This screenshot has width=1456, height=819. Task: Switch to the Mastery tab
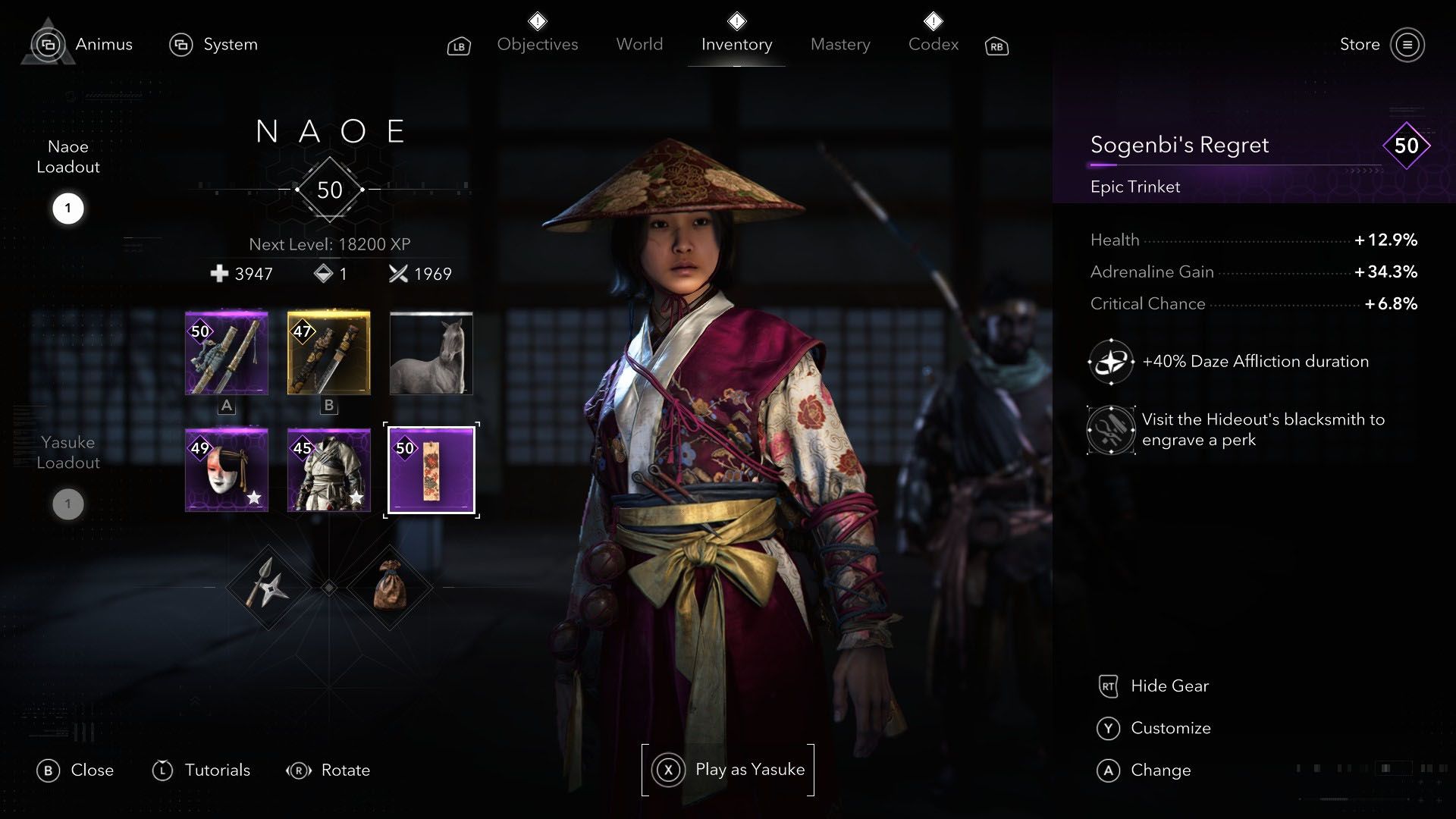point(839,44)
